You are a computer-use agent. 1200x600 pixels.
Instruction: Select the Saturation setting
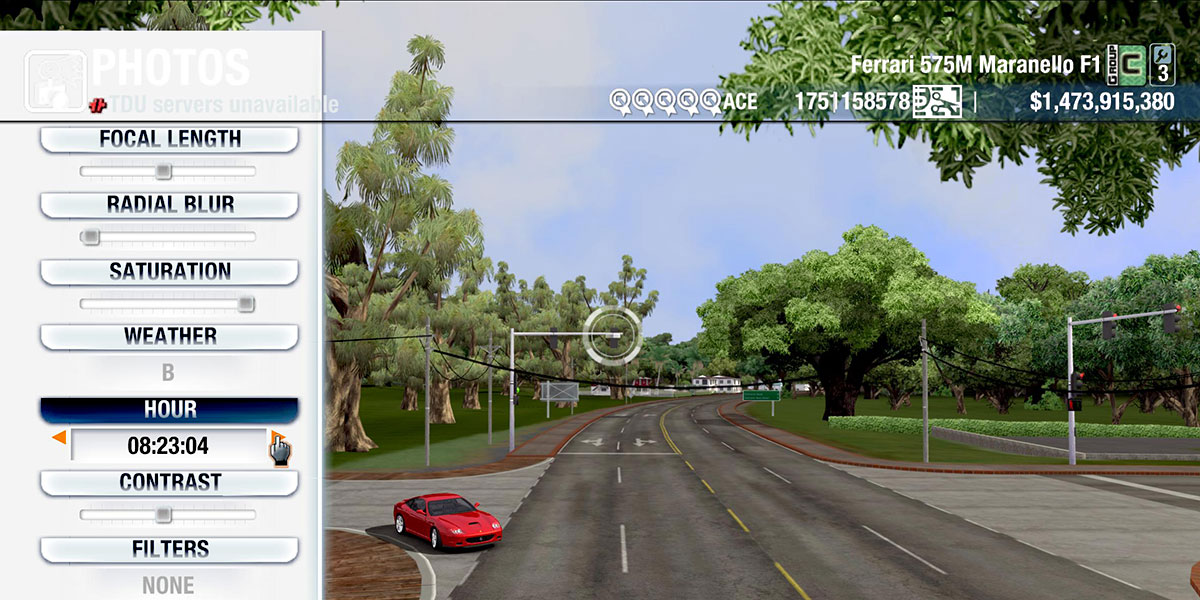pyautogui.click(x=169, y=271)
